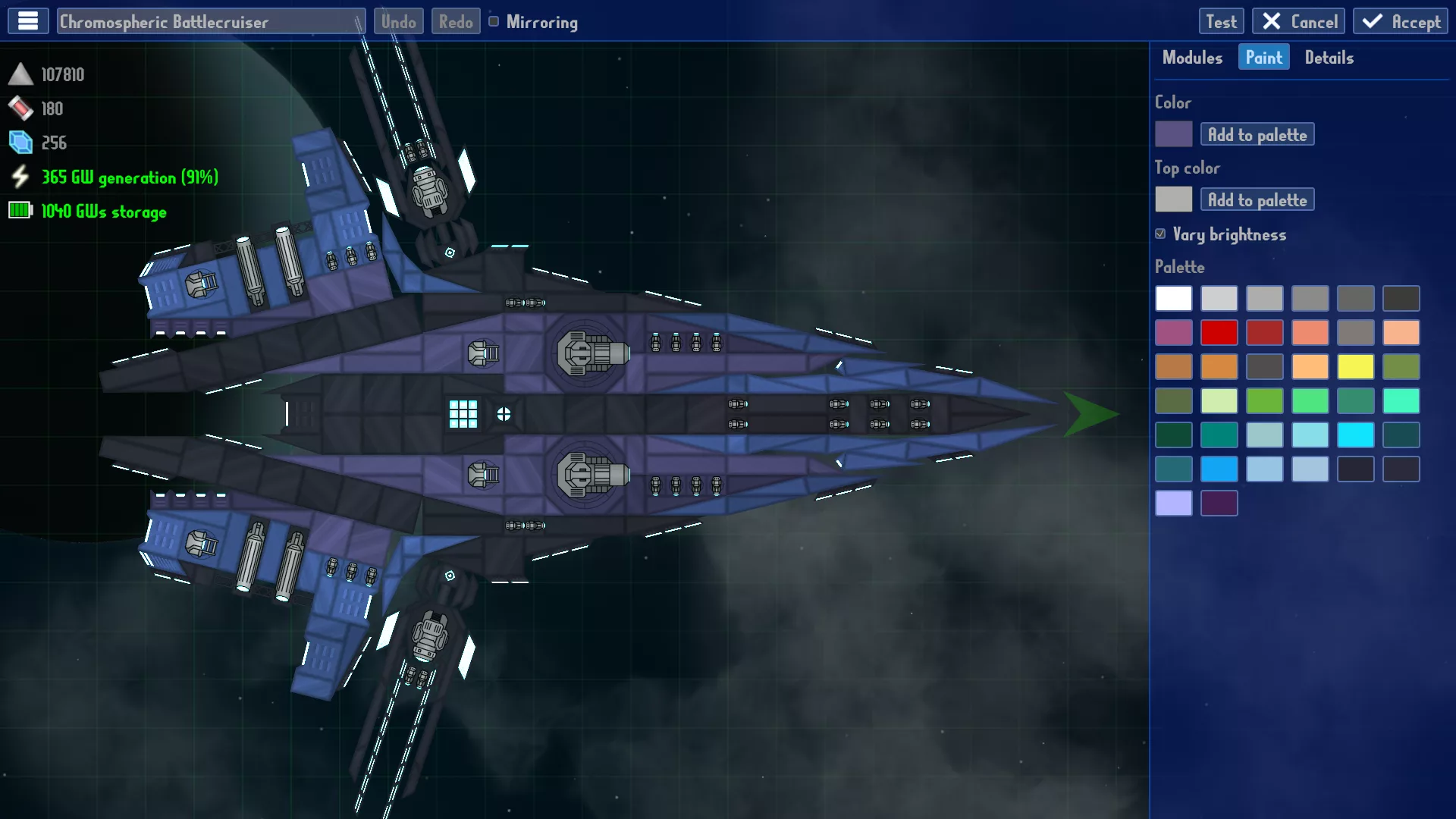
Task: Select the cyan palette color
Action: point(1355,435)
